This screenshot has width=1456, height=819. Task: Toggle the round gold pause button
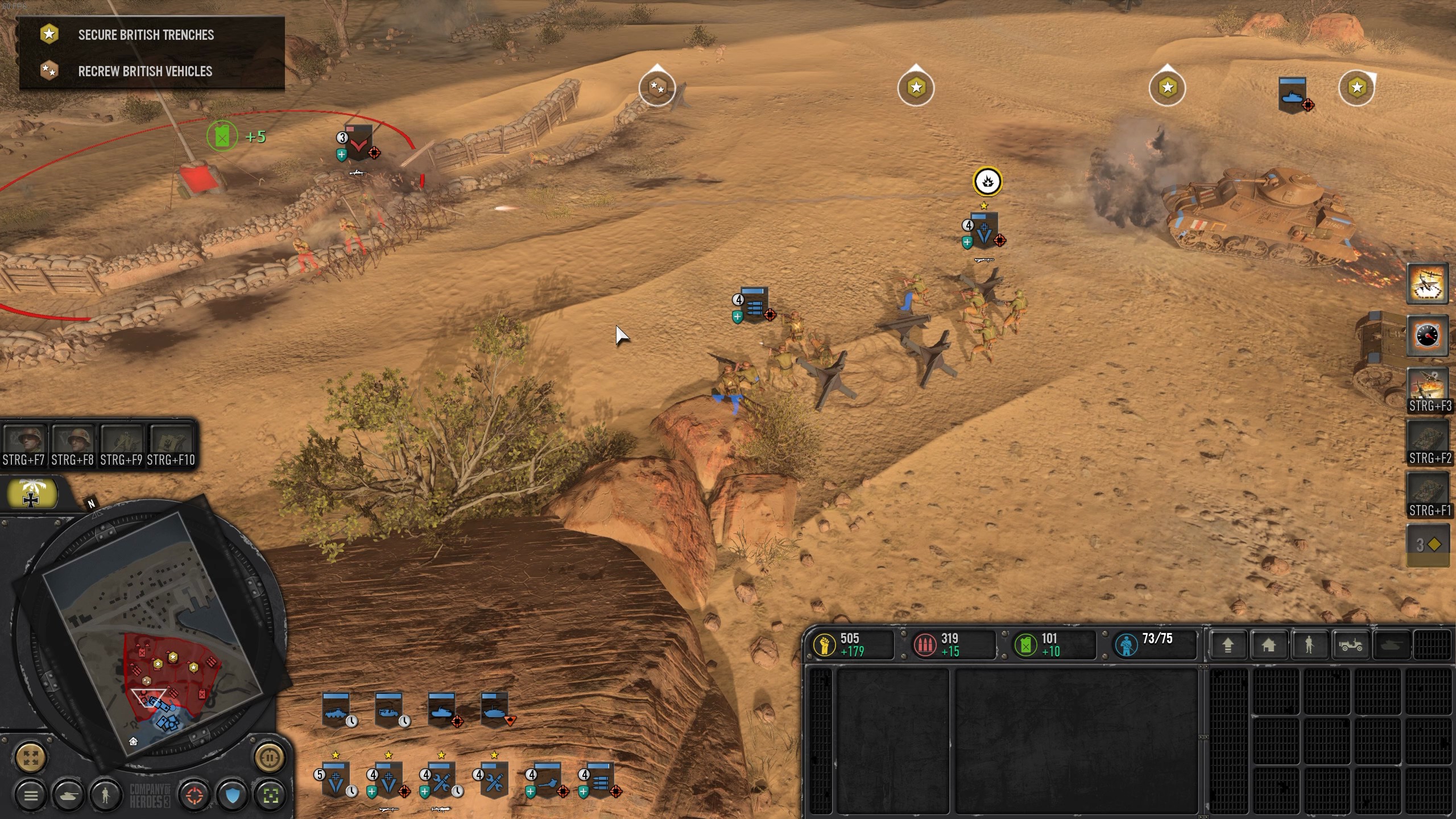tap(269, 758)
